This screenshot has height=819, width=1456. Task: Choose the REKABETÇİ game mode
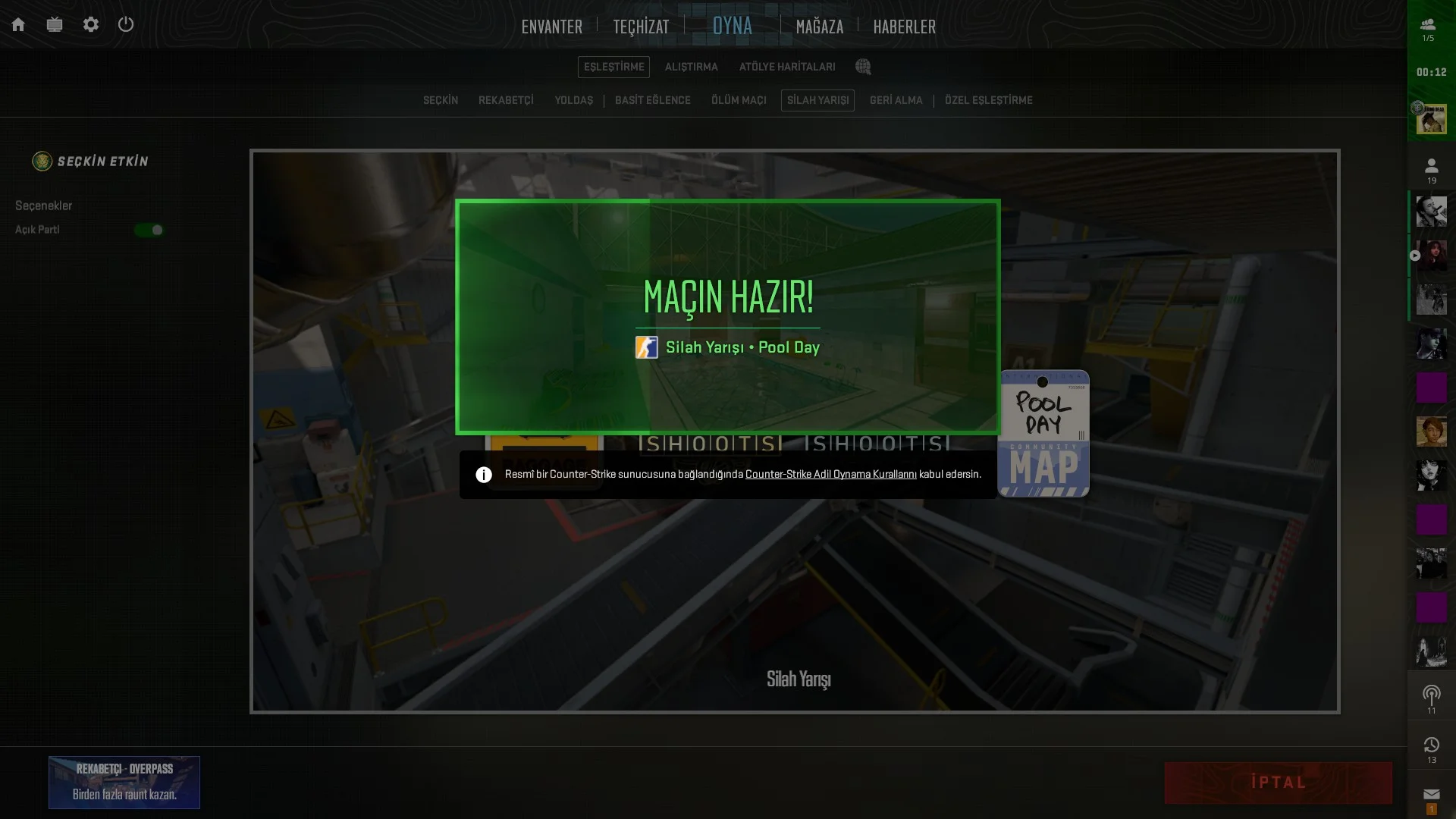[506, 100]
